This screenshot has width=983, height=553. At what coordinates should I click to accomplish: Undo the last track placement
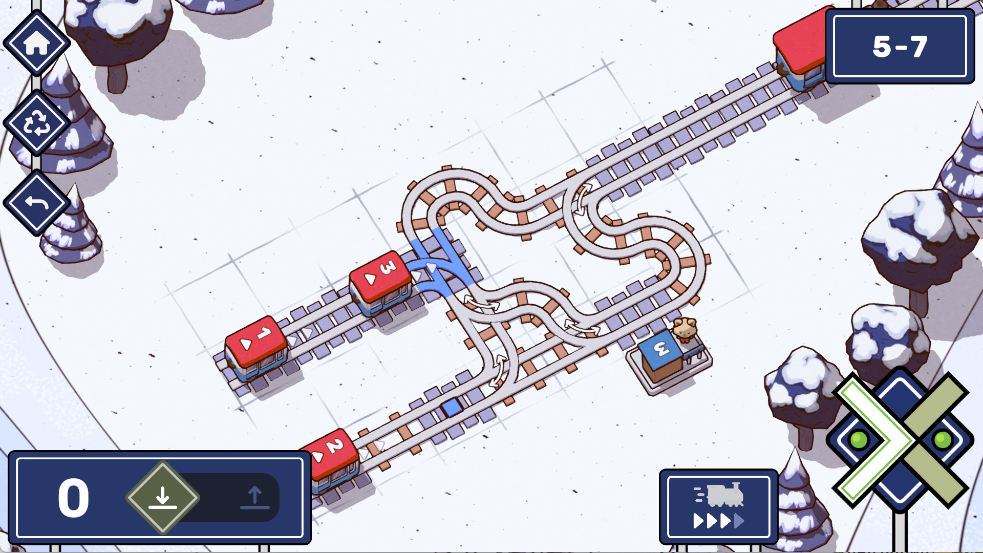[x=37, y=203]
